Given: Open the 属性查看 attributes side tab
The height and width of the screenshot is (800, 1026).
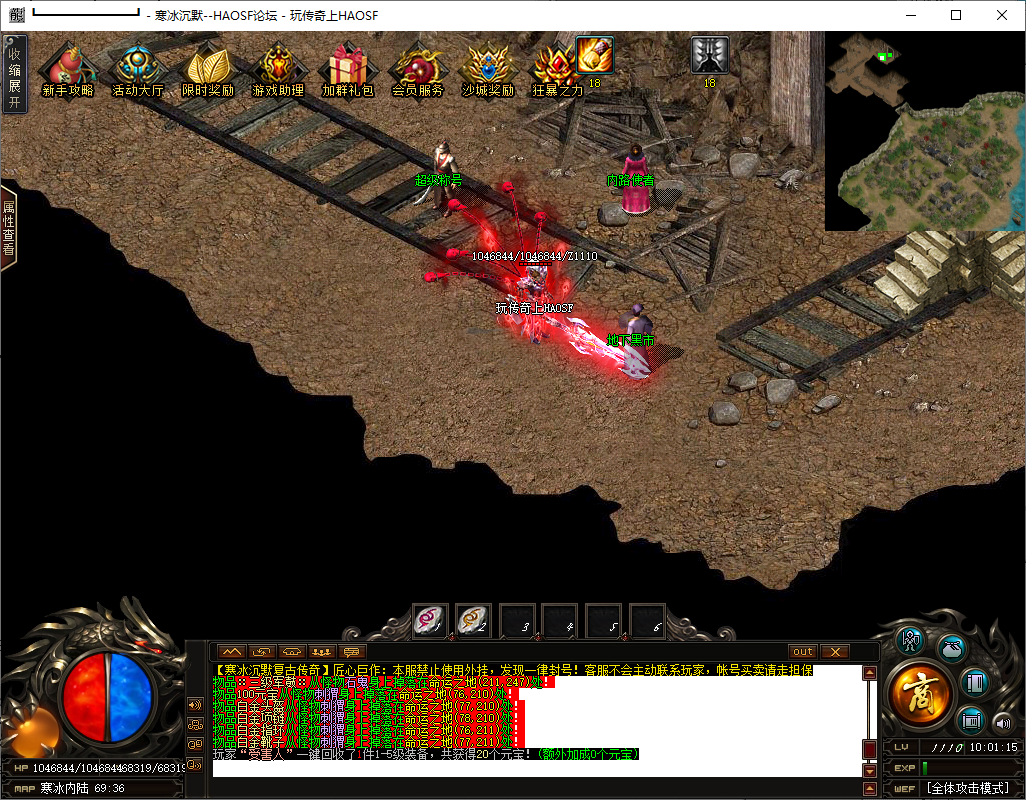Looking at the screenshot, I should tap(9, 228).
